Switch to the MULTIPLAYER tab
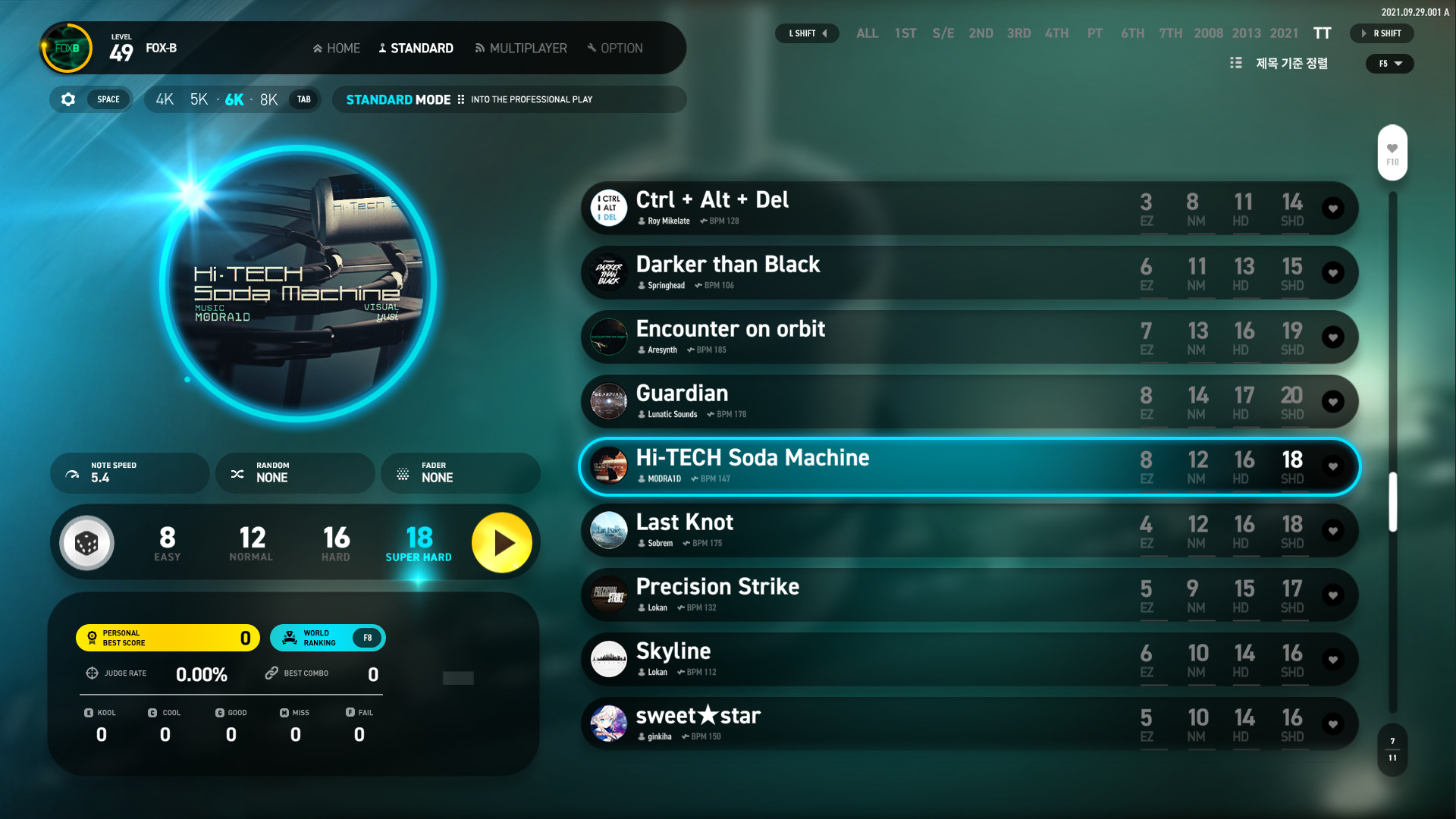The height and width of the screenshot is (819, 1456). pos(520,48)
